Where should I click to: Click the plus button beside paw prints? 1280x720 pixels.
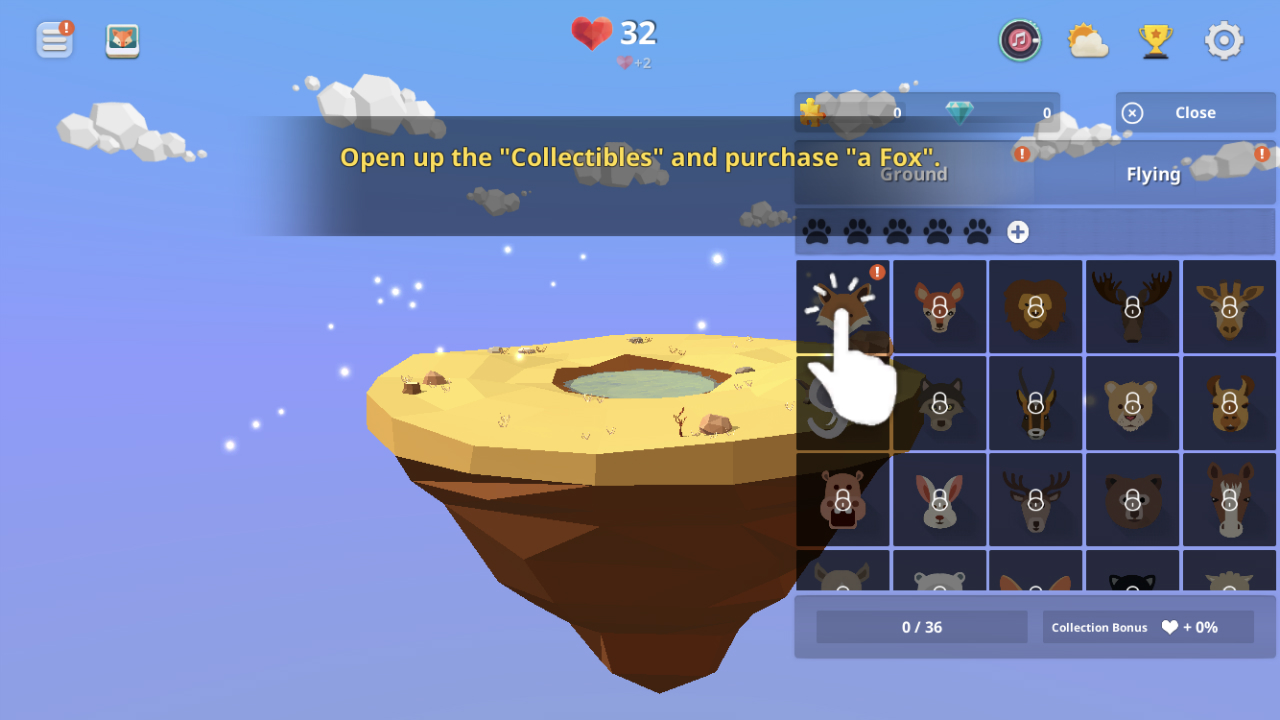(x=1017, y=232)
